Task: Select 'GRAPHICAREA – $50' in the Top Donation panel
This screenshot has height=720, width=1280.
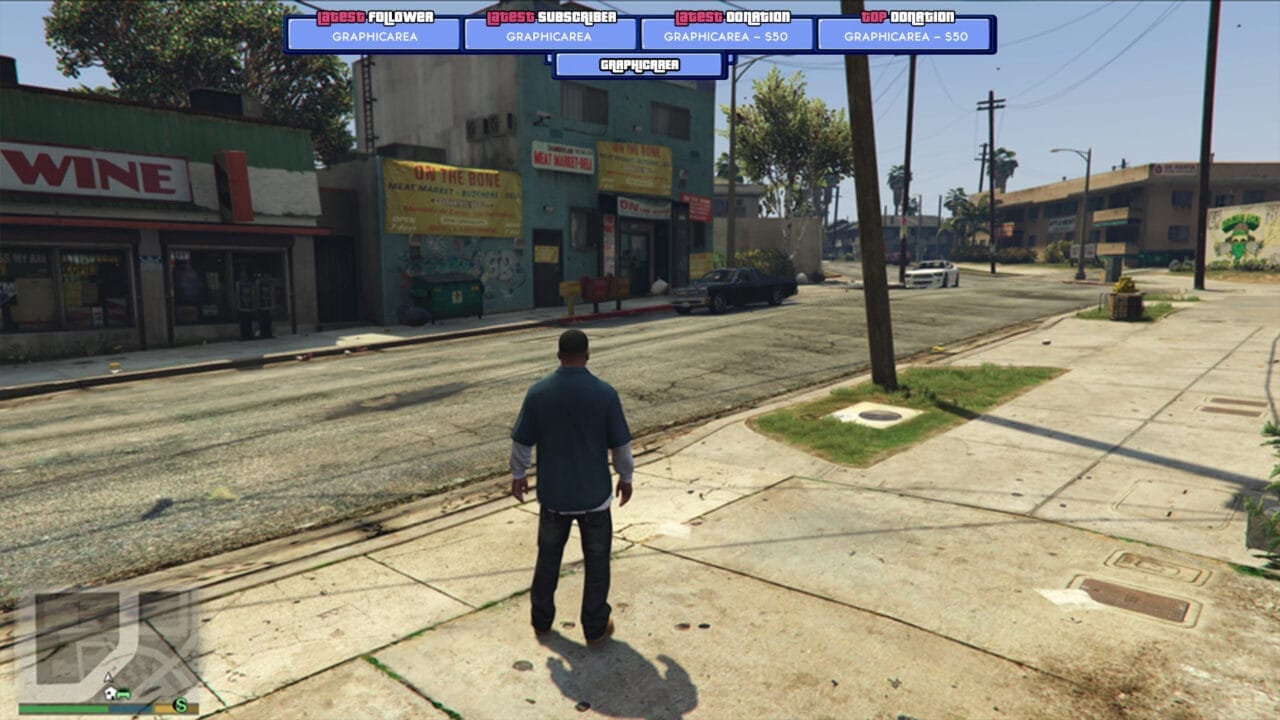Action: click(x=904, y=35)
